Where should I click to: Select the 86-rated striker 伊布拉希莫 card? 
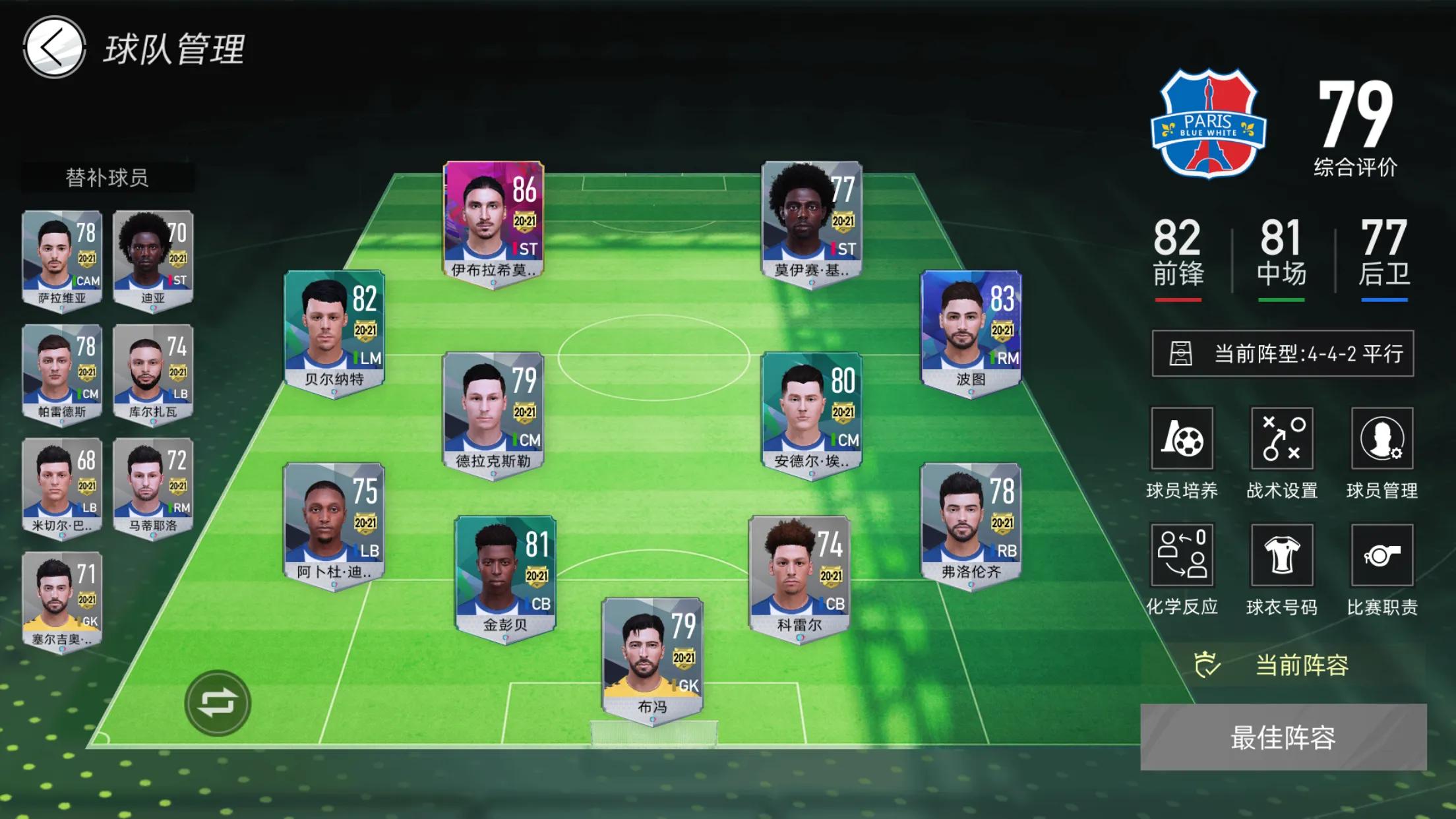pos(493,222)
